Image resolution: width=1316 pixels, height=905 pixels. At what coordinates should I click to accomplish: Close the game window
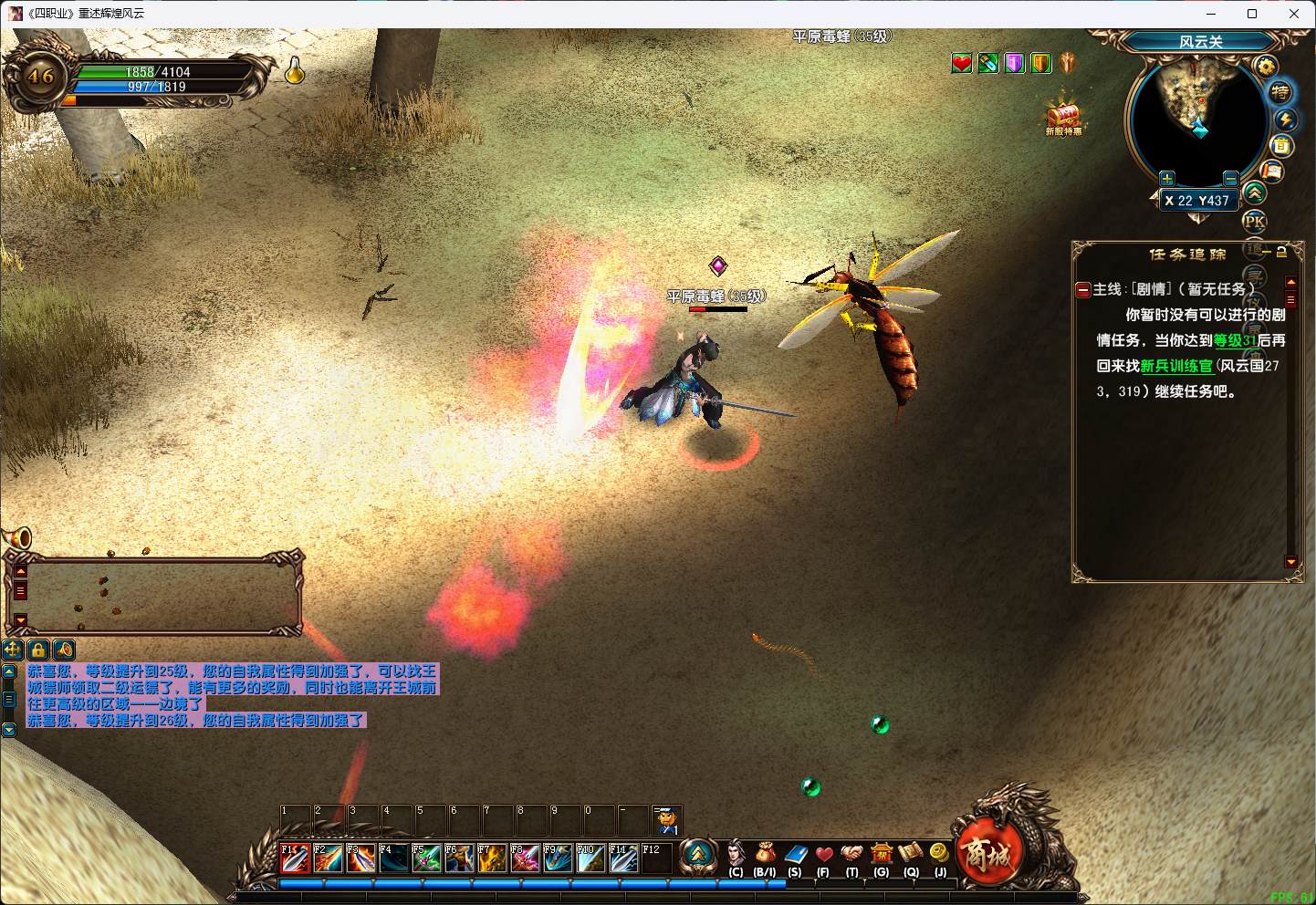[1294, 14]
